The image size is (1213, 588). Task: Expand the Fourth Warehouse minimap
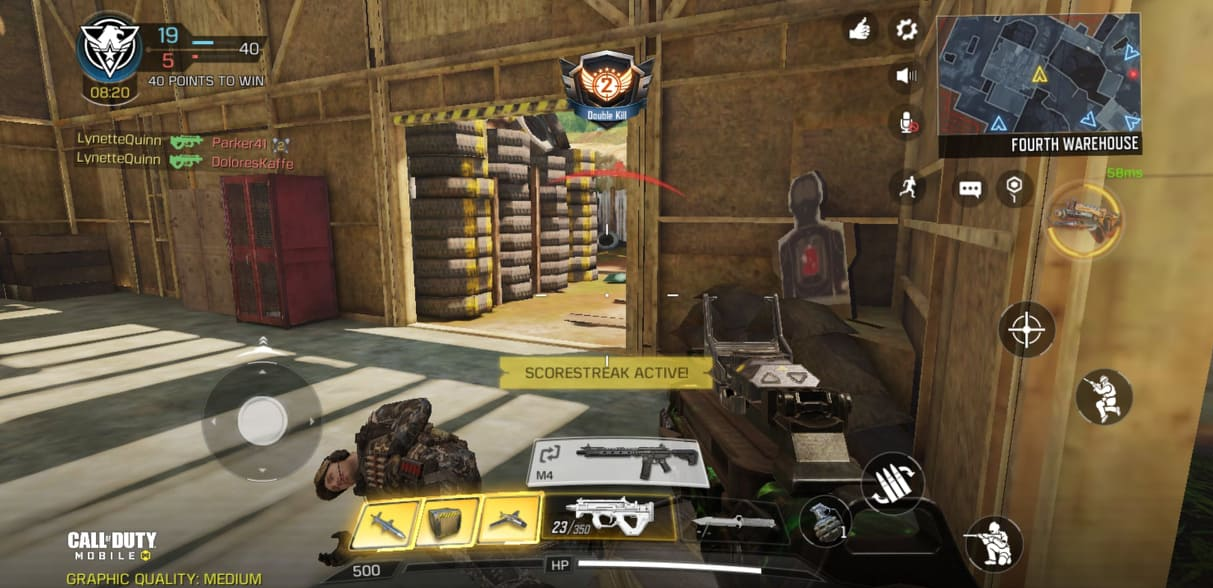click(x=1038, y=75)
